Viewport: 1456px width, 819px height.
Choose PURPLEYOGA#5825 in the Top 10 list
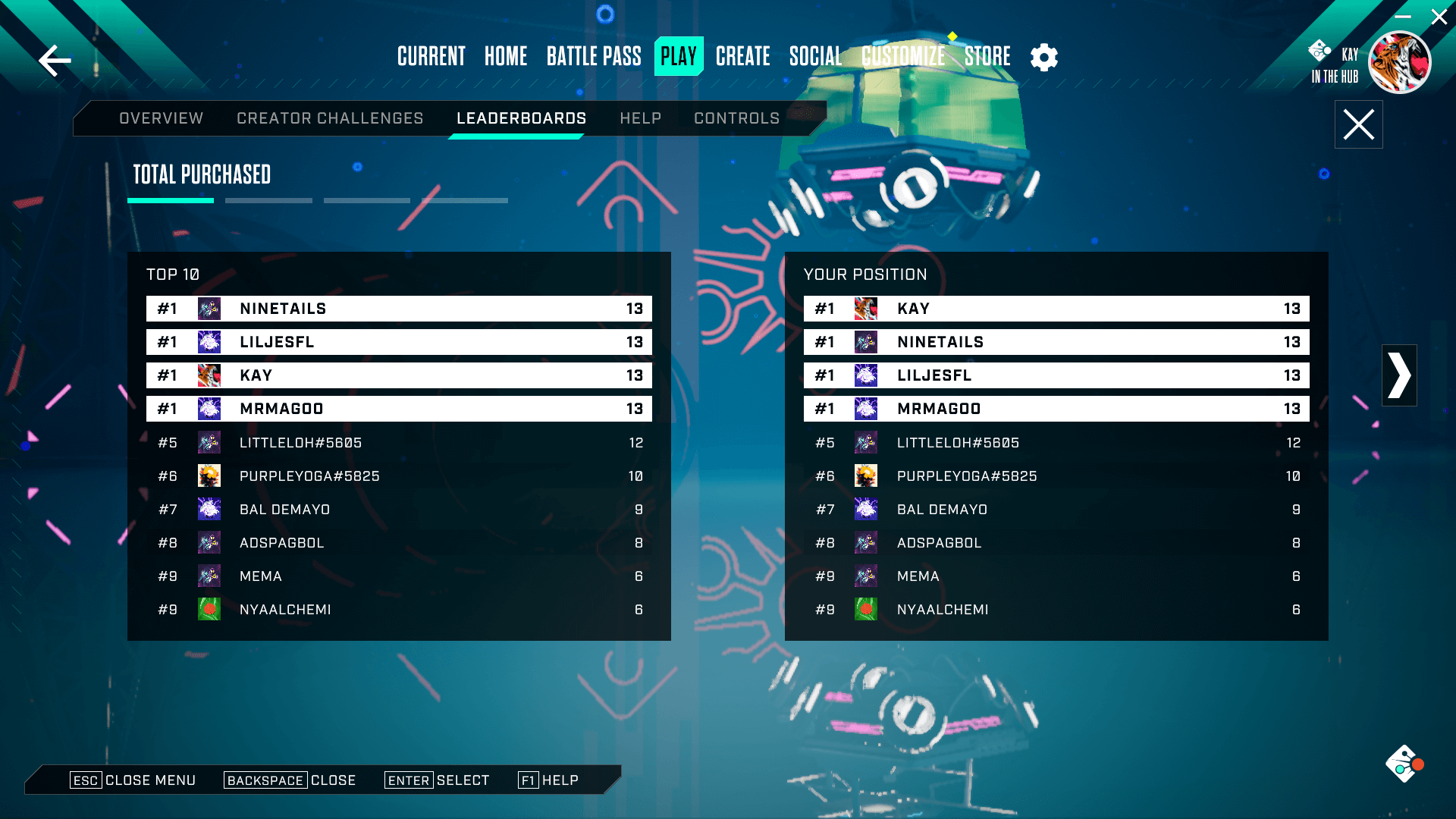coord(399,476)
